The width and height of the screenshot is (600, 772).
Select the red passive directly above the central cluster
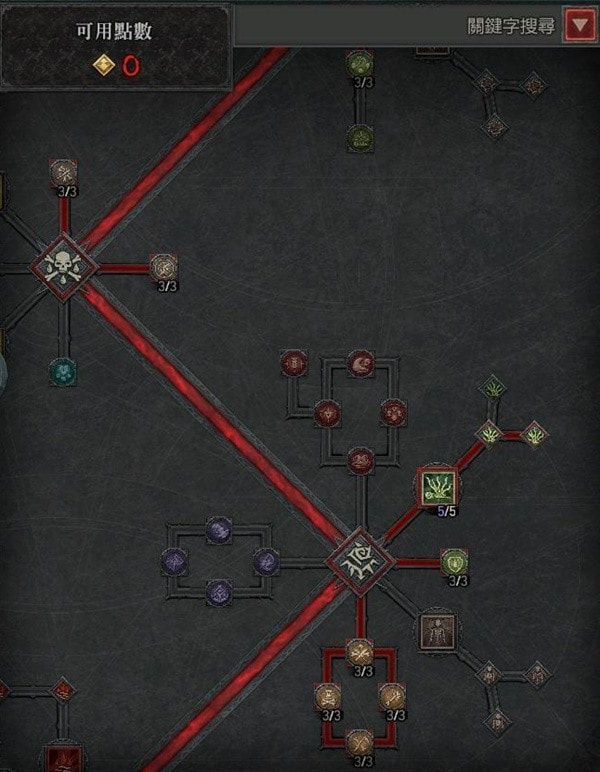tap(360, 460)
